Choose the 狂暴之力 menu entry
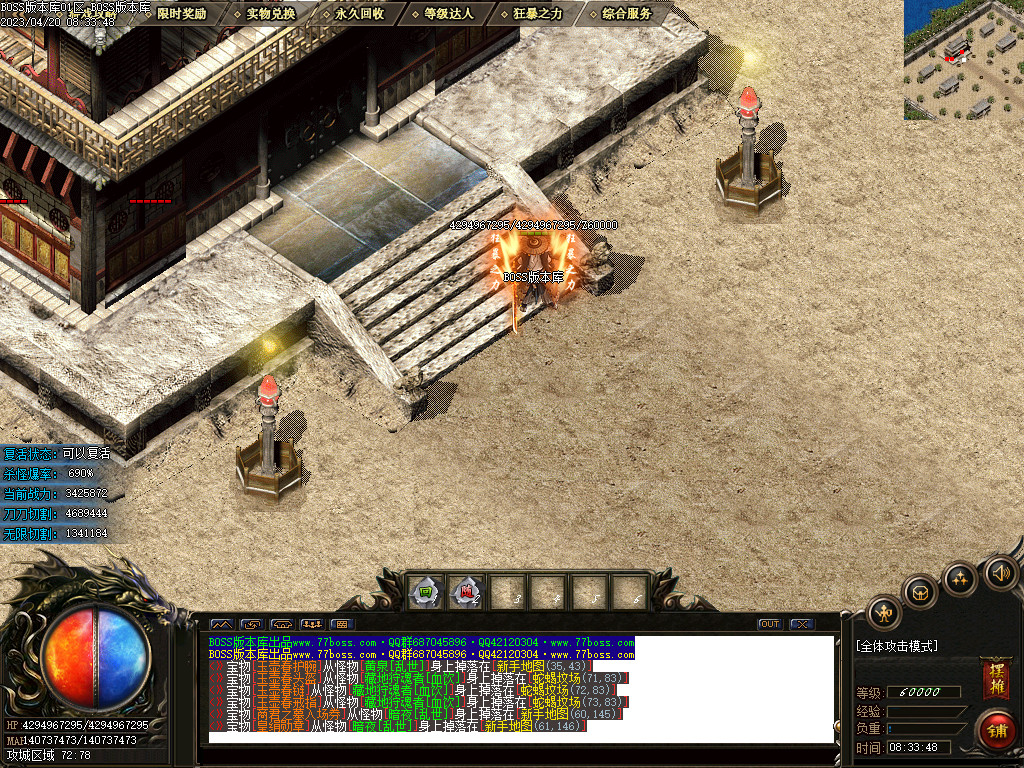Viewport: 1024px width, 768px height. point(537,14)
